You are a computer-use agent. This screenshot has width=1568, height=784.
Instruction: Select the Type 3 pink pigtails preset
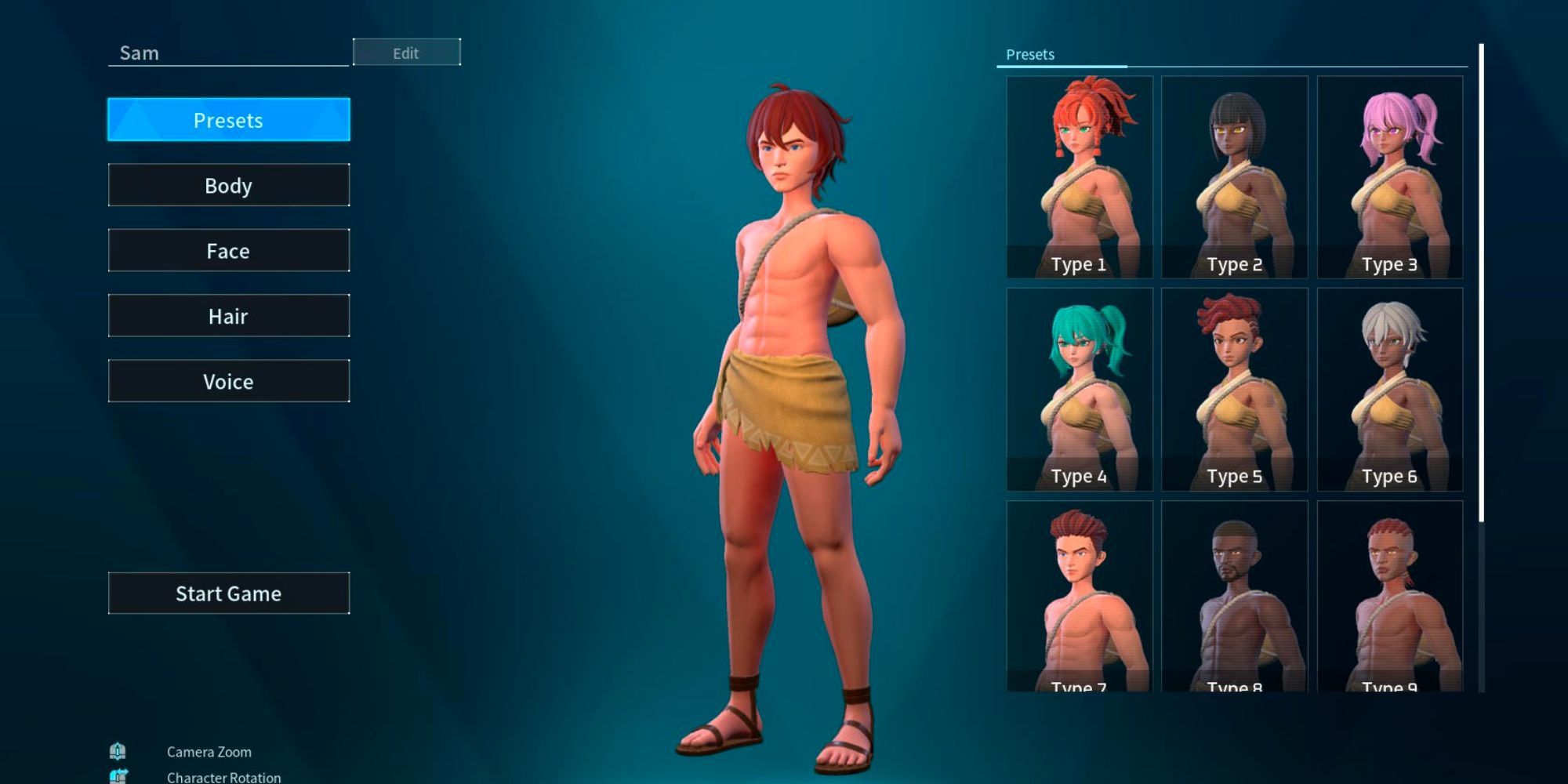coord(1389,172)
